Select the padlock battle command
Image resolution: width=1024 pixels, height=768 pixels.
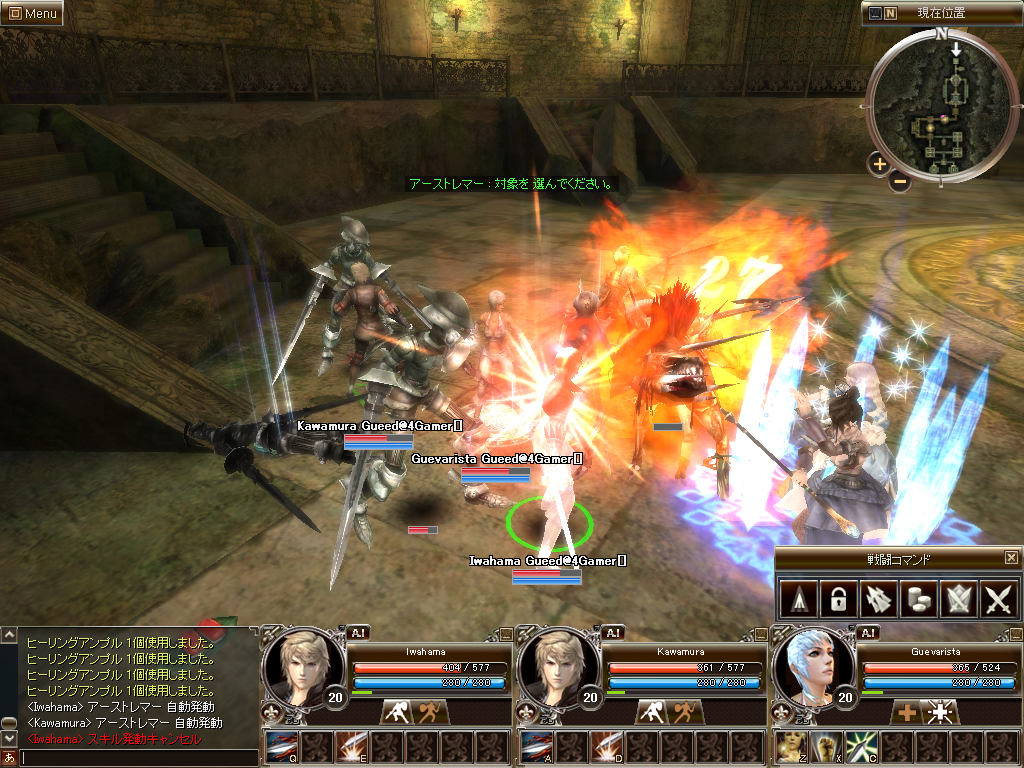[836, 599]
